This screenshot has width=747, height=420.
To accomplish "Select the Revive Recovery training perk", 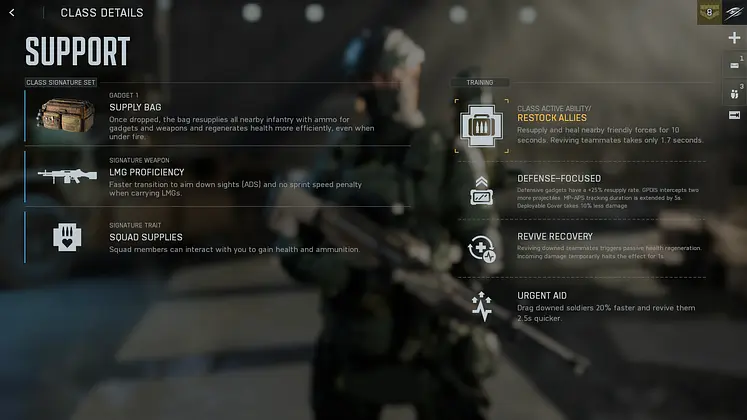I will (580, 247).
